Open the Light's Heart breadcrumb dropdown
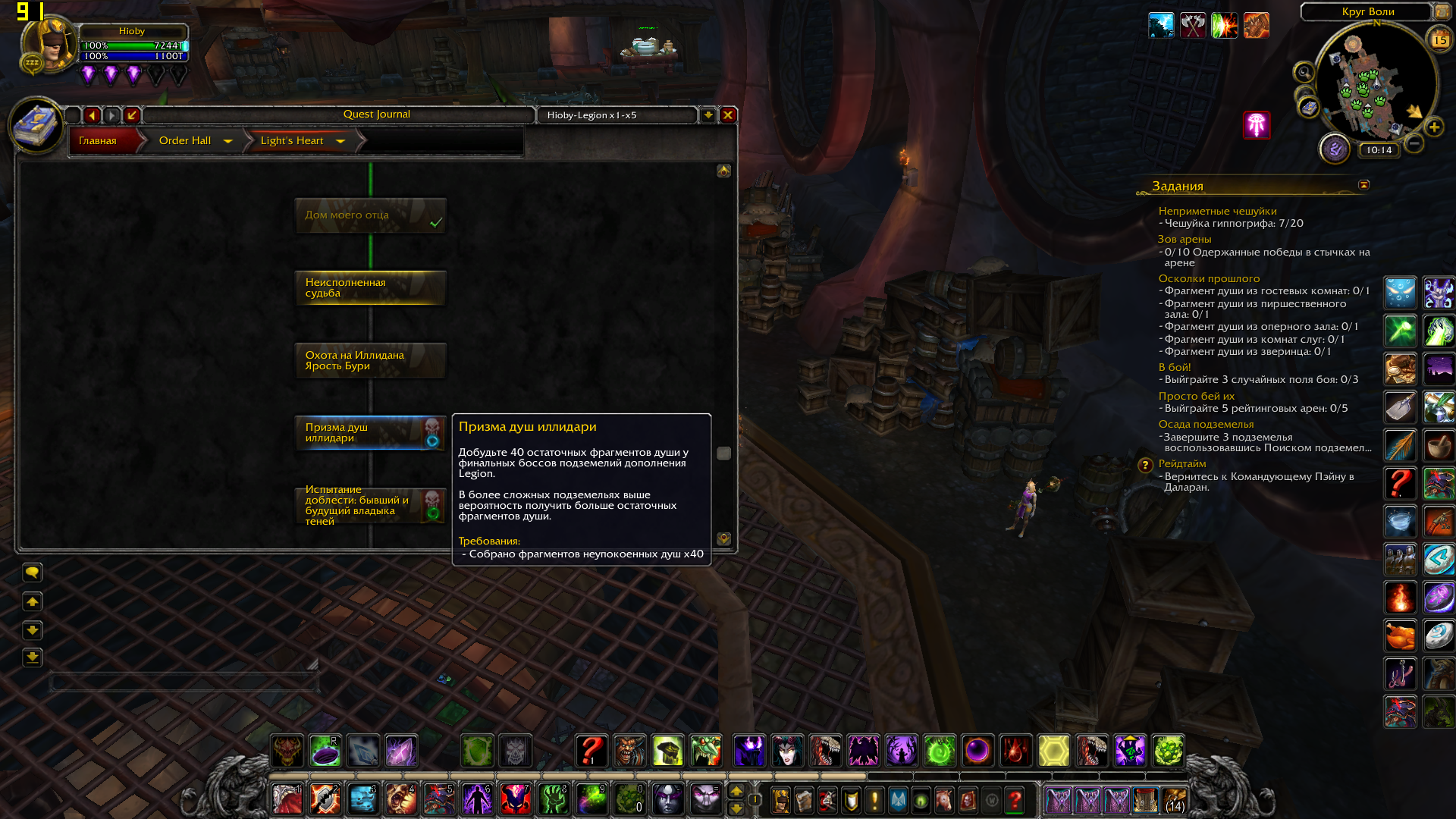 tap(340, 141)
